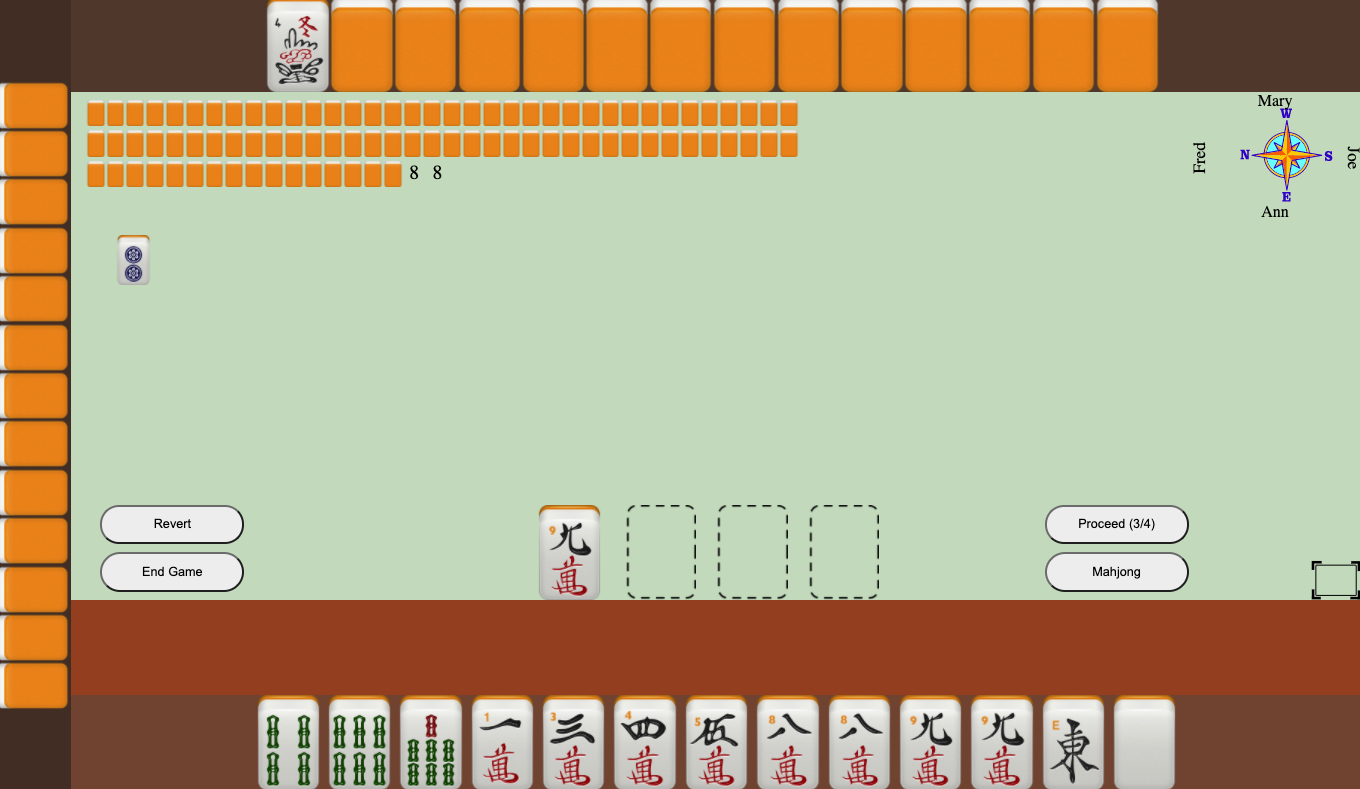Select the 1 Wan tile in hand

tap(502, 744)
